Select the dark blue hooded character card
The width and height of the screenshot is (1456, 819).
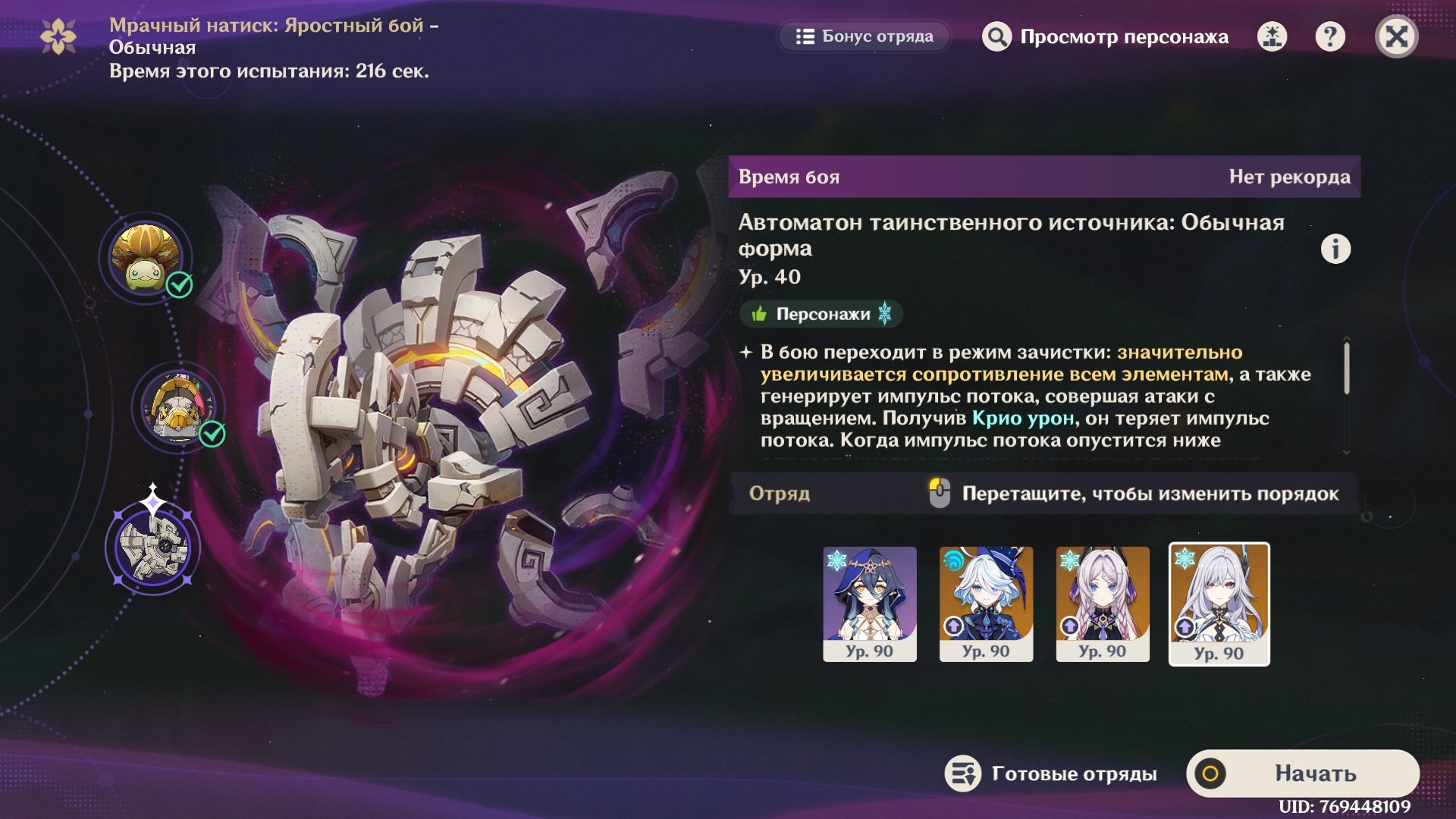[870, 604]
